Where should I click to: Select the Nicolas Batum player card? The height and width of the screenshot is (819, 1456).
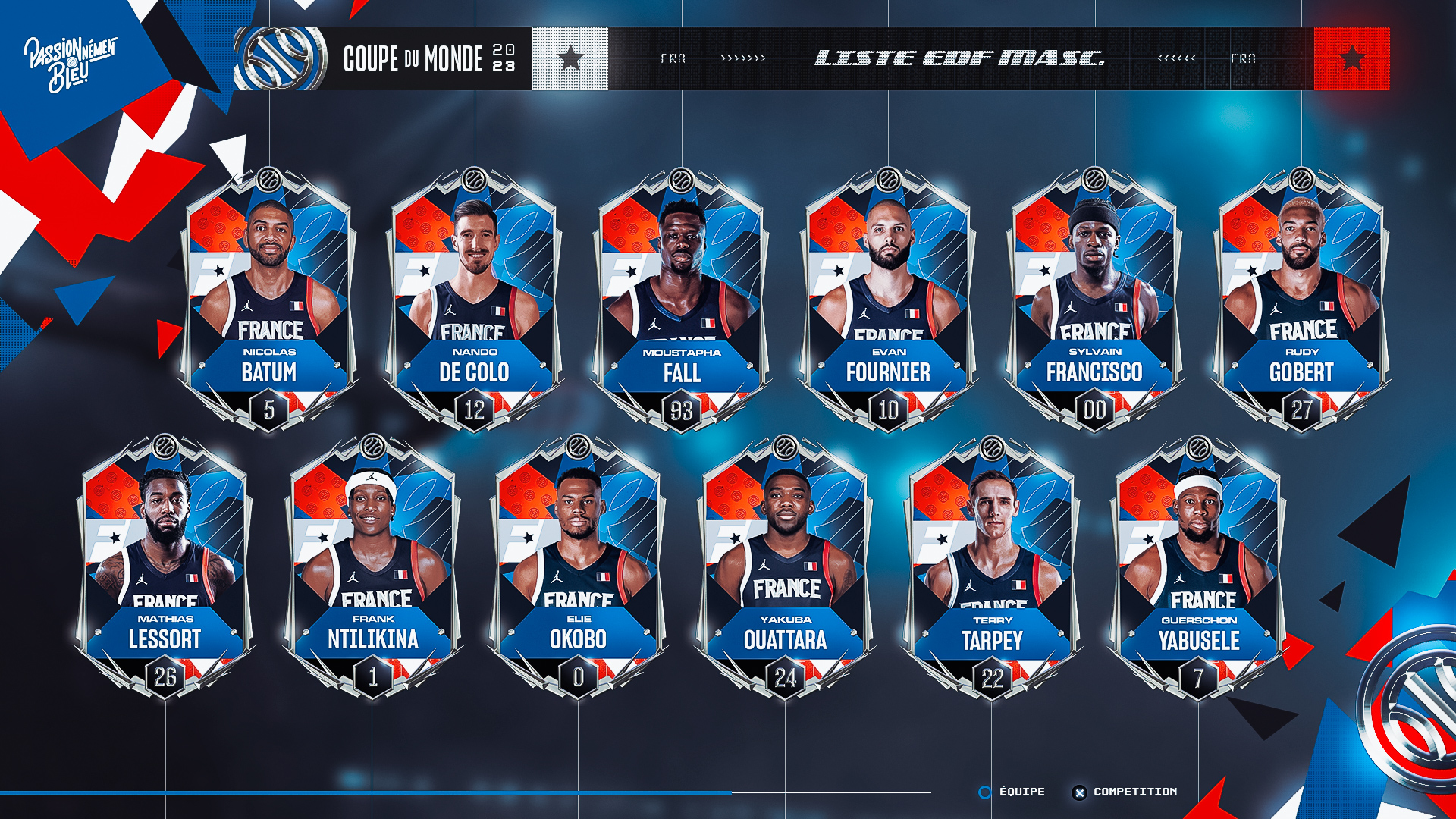[269, 300]
